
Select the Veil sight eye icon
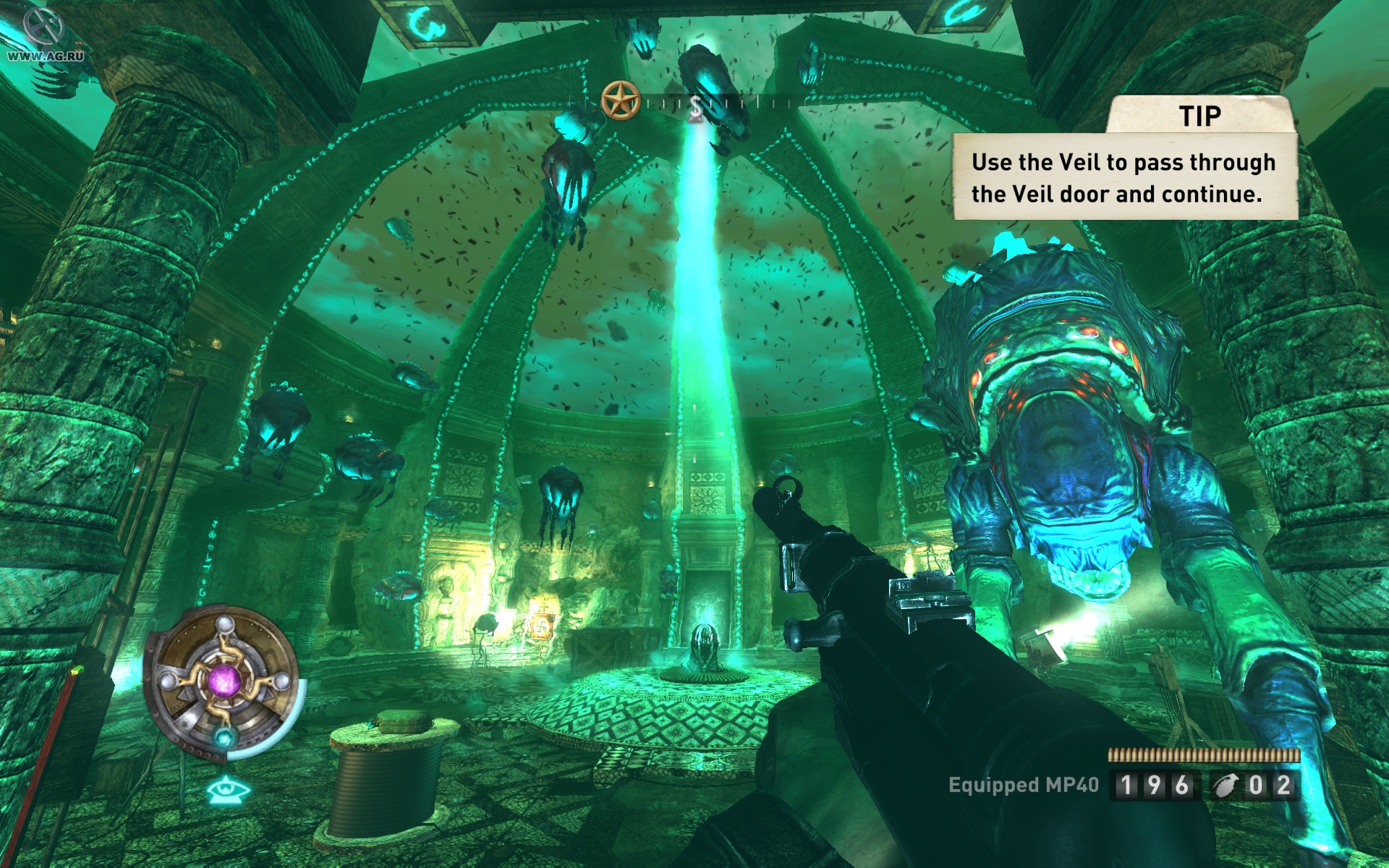pos(228,789)
